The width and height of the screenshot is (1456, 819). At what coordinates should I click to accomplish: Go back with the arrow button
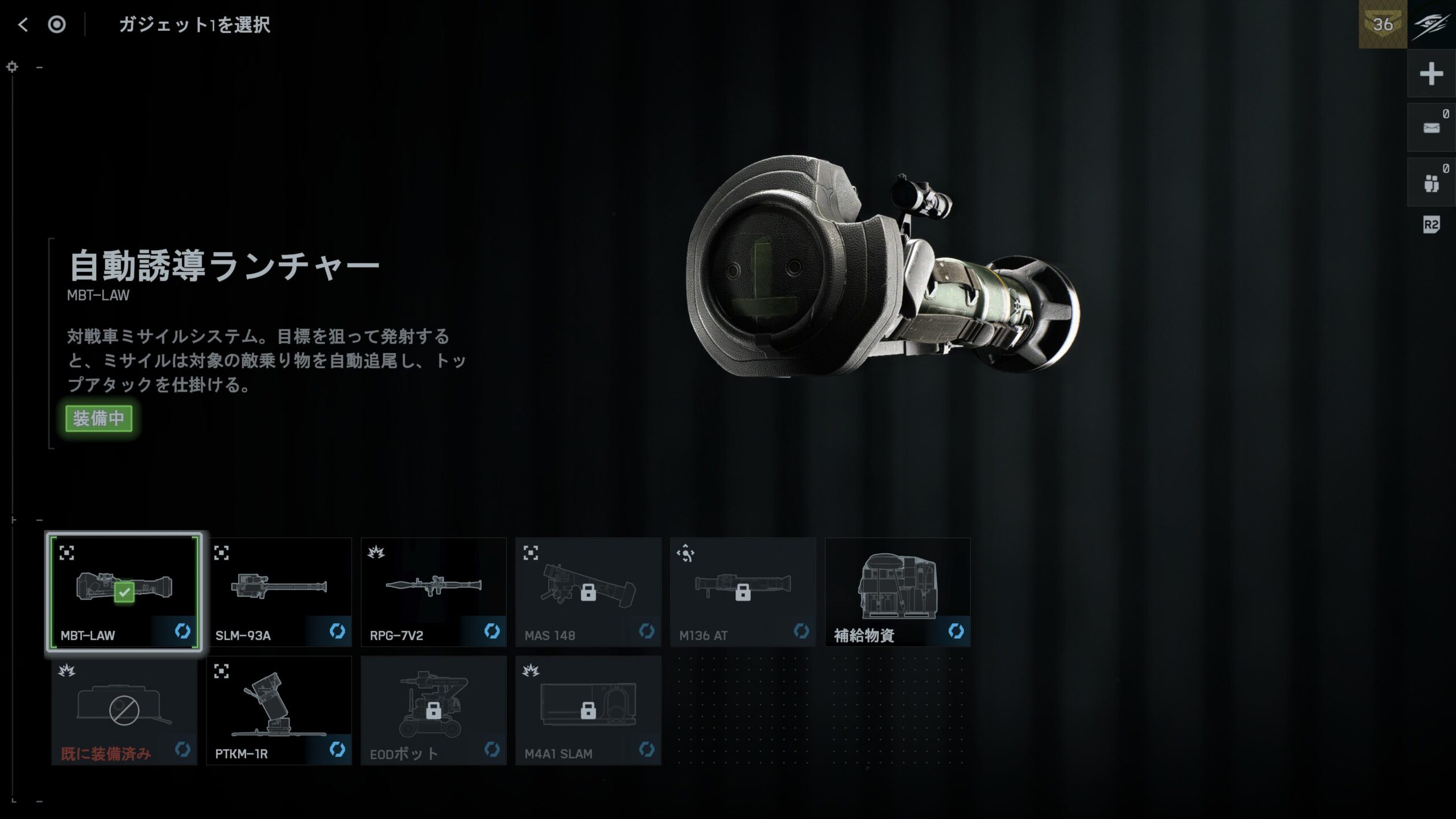(23, 24)
